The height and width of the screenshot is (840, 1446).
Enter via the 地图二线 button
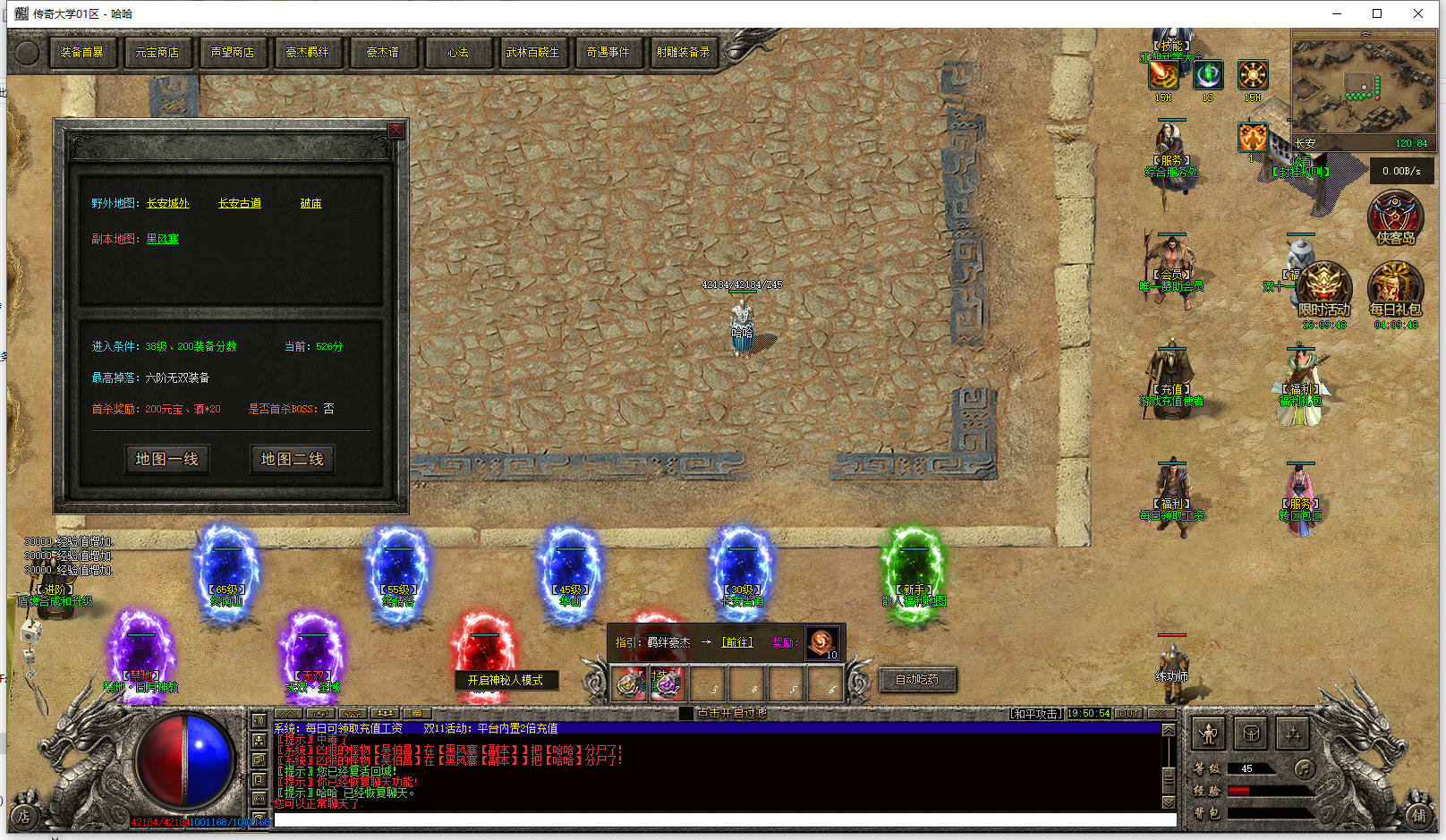tap(292, 459)
